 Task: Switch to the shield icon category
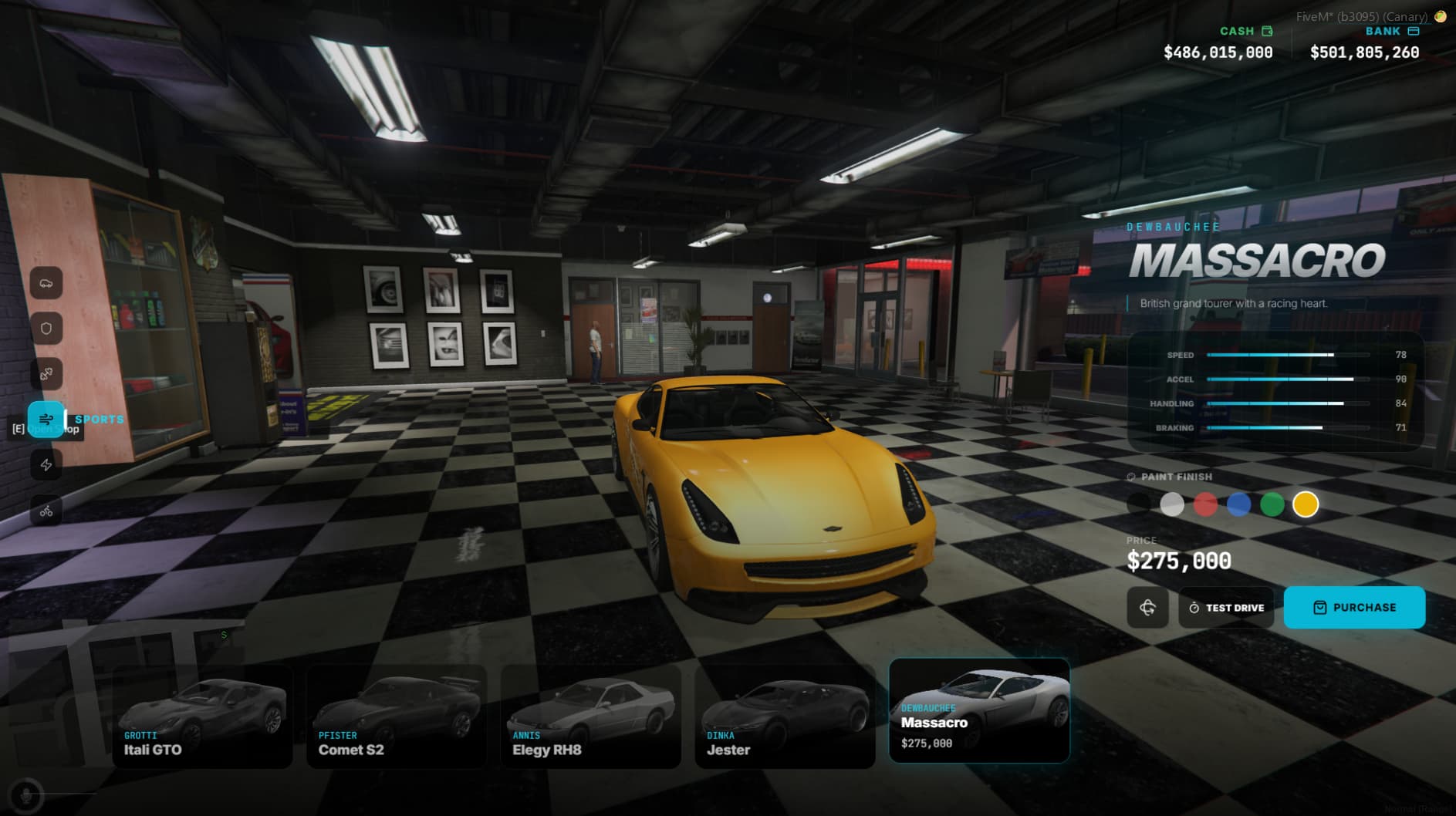[46, 329]
